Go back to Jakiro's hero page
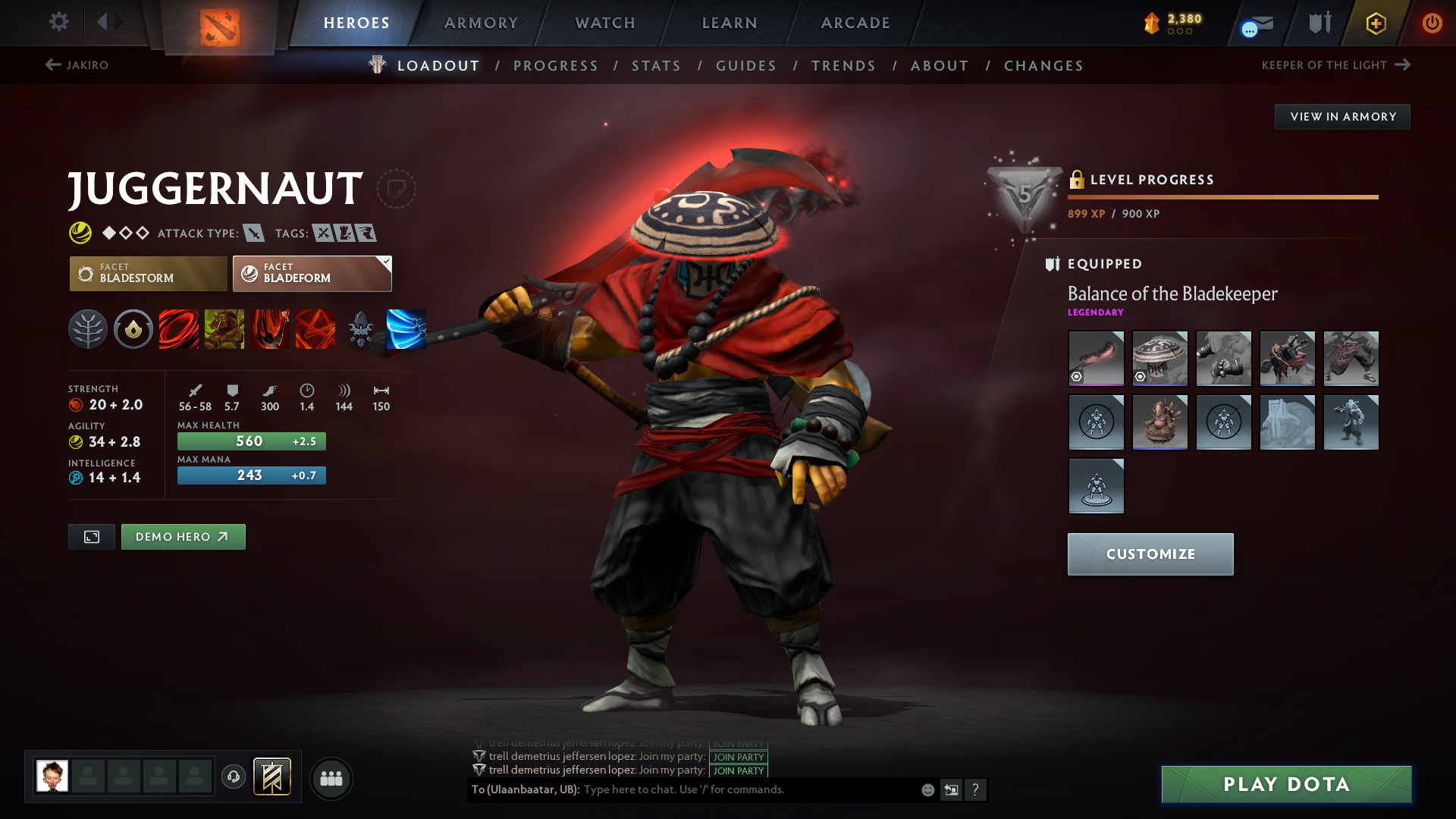The height and width of the screenshot is (819, 1456). coord(80,65)
